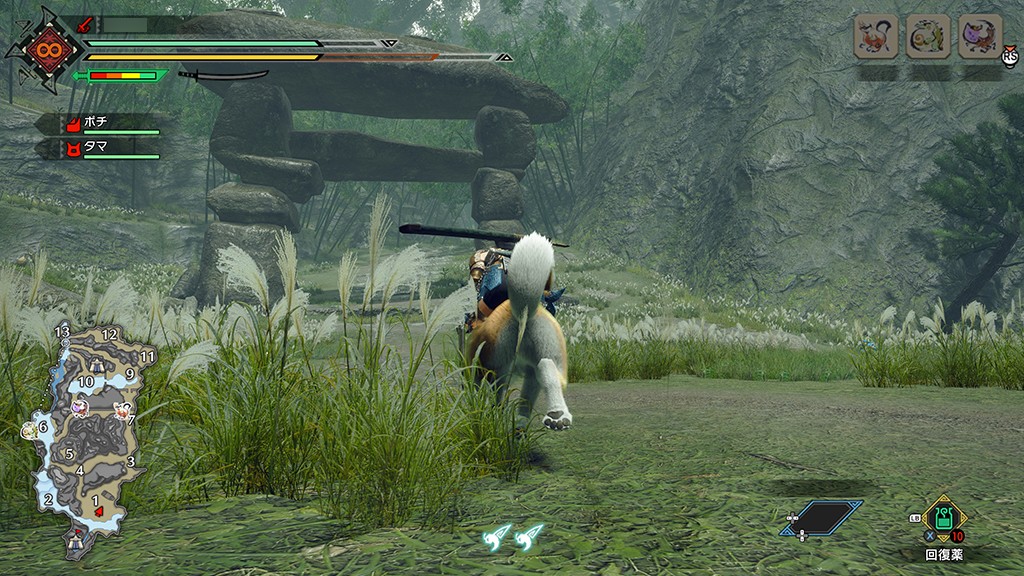1024x576 pixels.
Task: Select the green and yellow monster icon
Action: click(928, 37)
